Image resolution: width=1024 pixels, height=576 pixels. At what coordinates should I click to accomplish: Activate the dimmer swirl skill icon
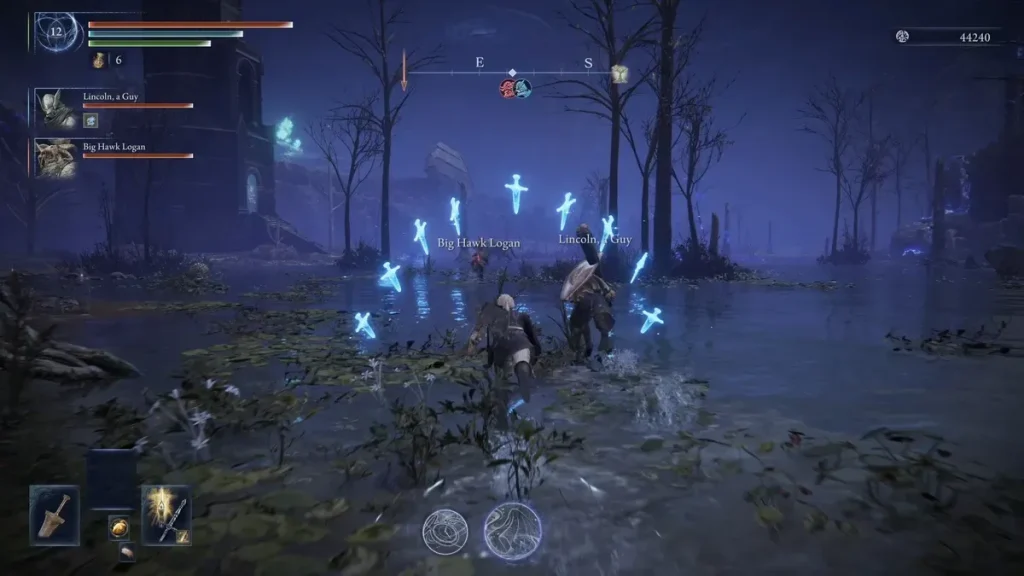click(x=443, y=532)
